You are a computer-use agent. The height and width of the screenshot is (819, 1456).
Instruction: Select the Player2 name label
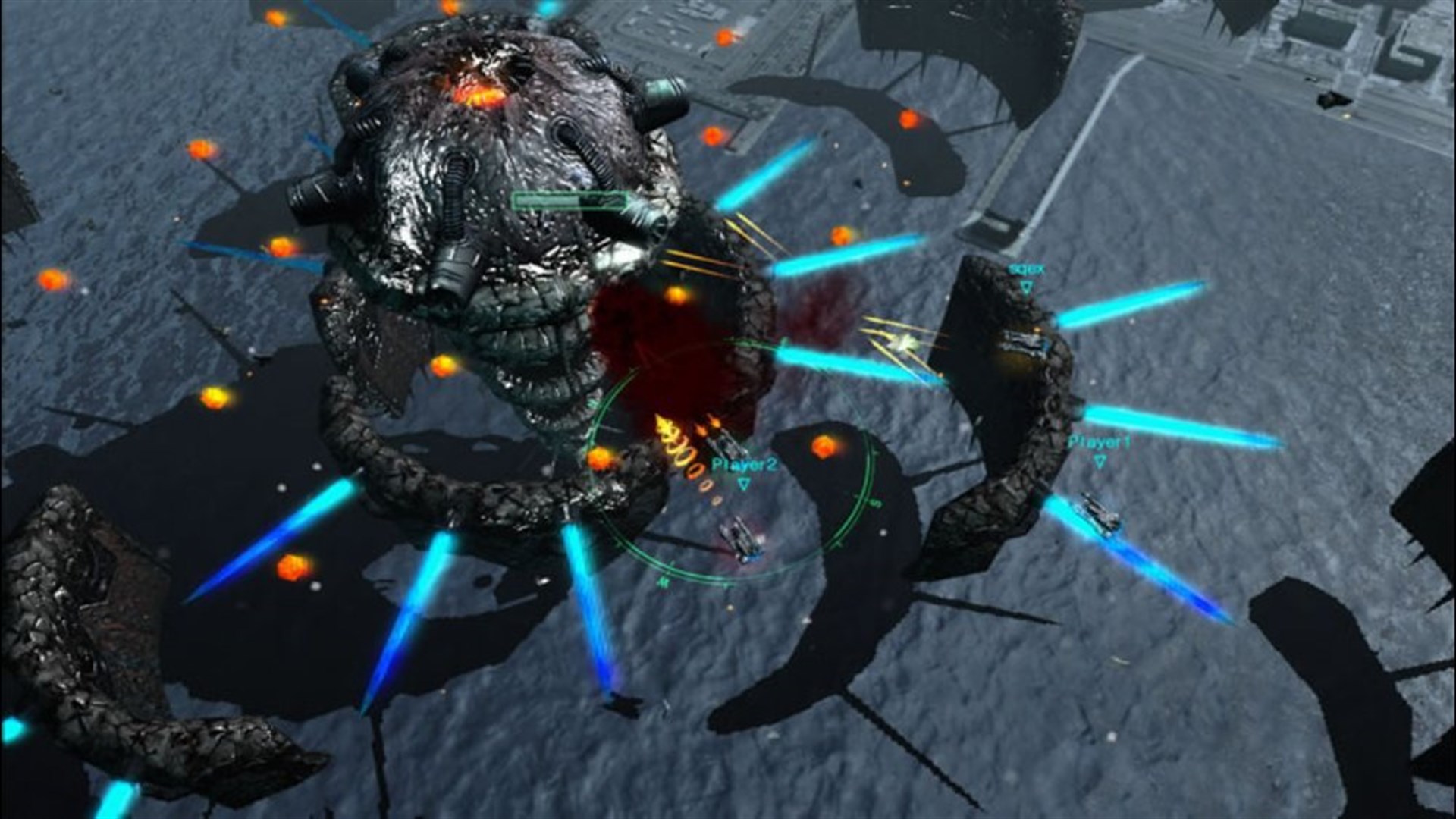pyautogui.click(x=743, y=464)
